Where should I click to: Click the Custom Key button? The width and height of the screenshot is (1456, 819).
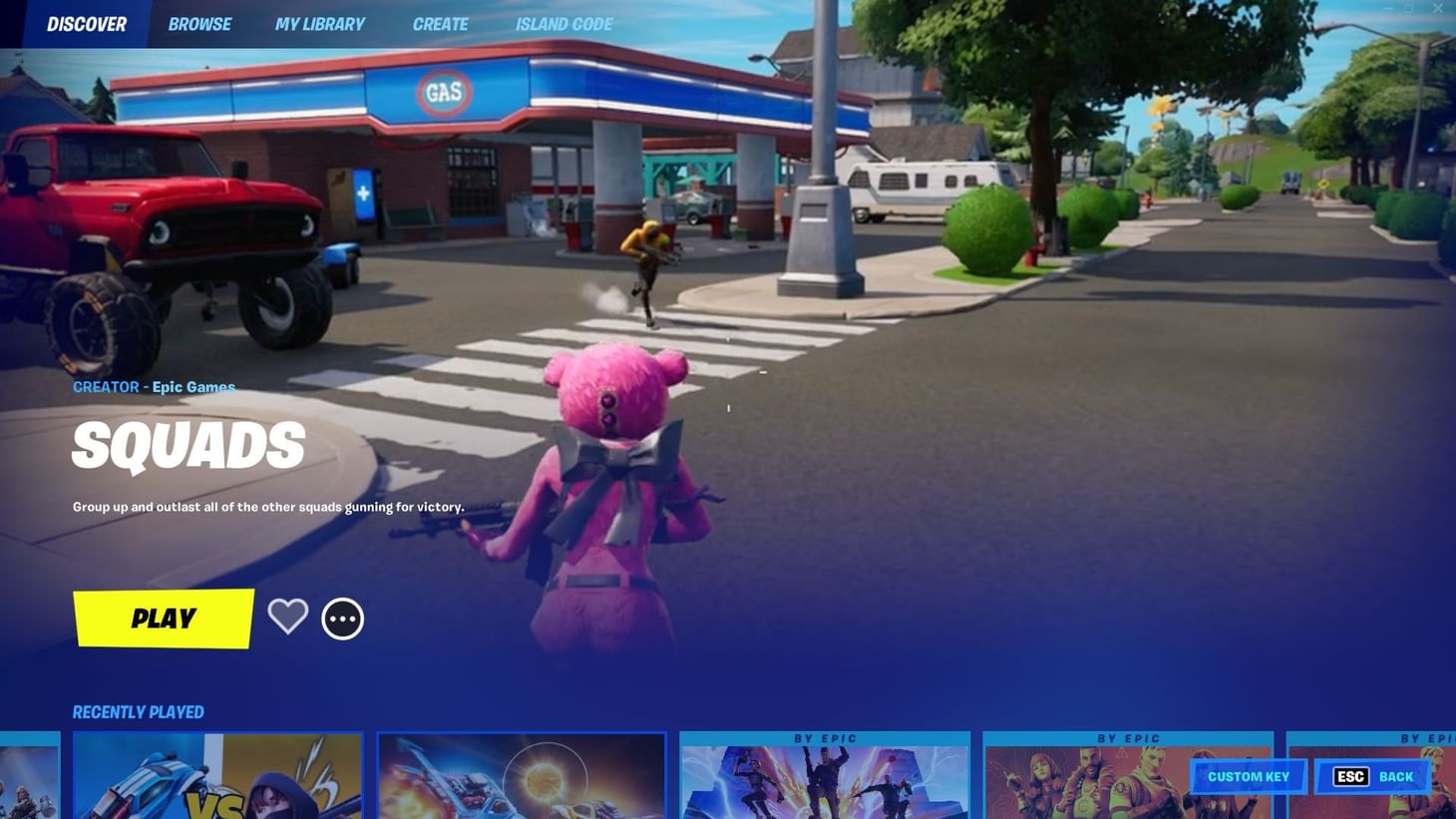point(1248,775)
